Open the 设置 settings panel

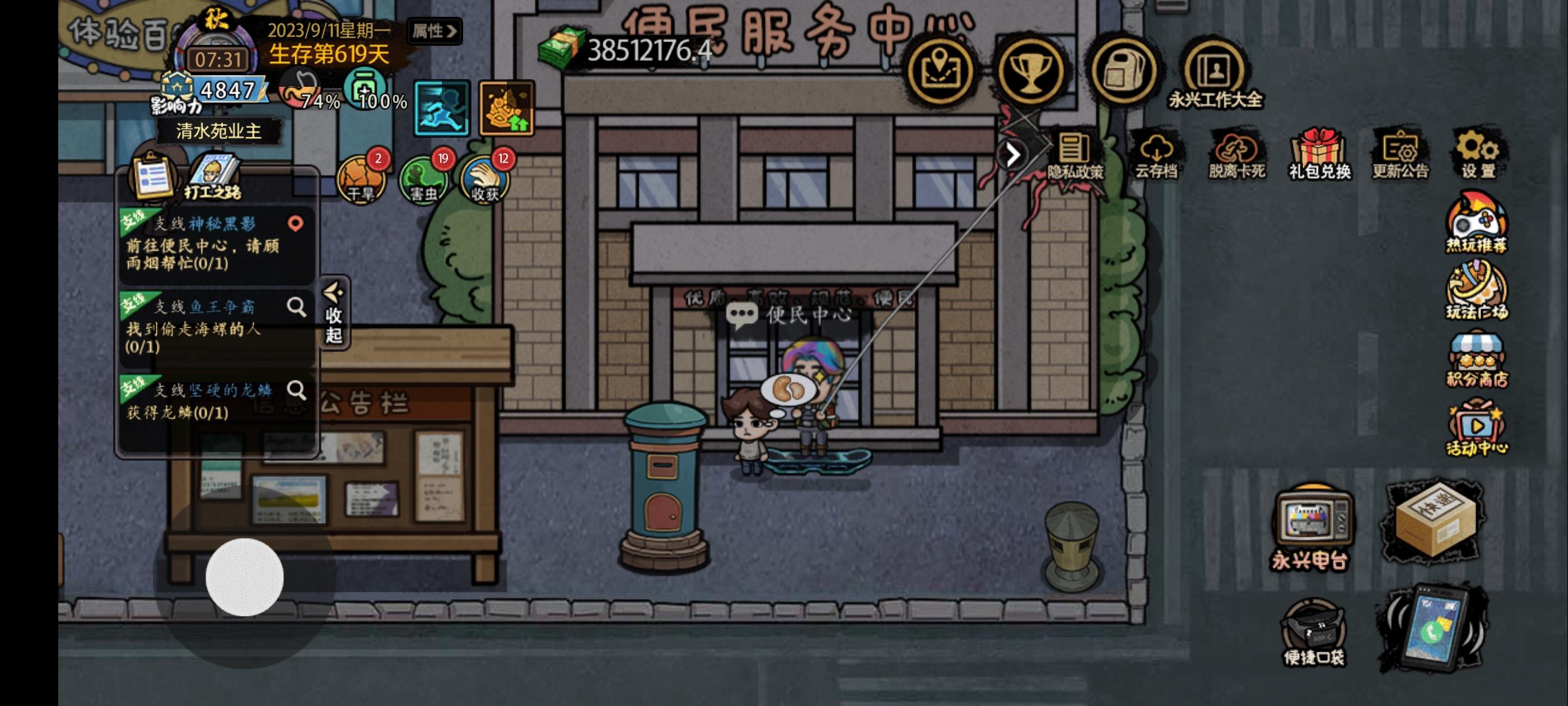1479,155
